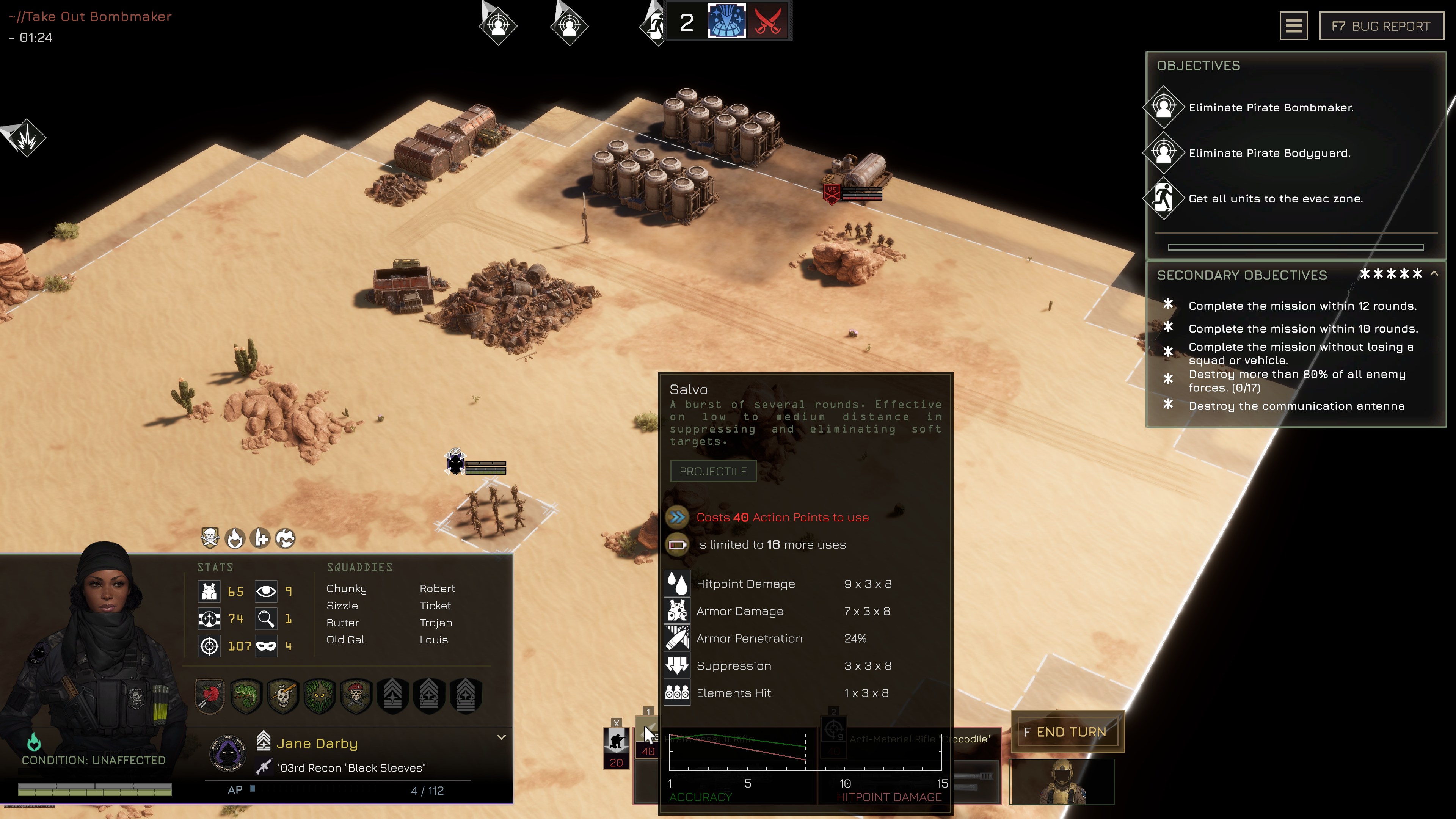Click the apple and arrow perk badge
The width and height of the screenshot is (1456, 819).
[210, 695]
